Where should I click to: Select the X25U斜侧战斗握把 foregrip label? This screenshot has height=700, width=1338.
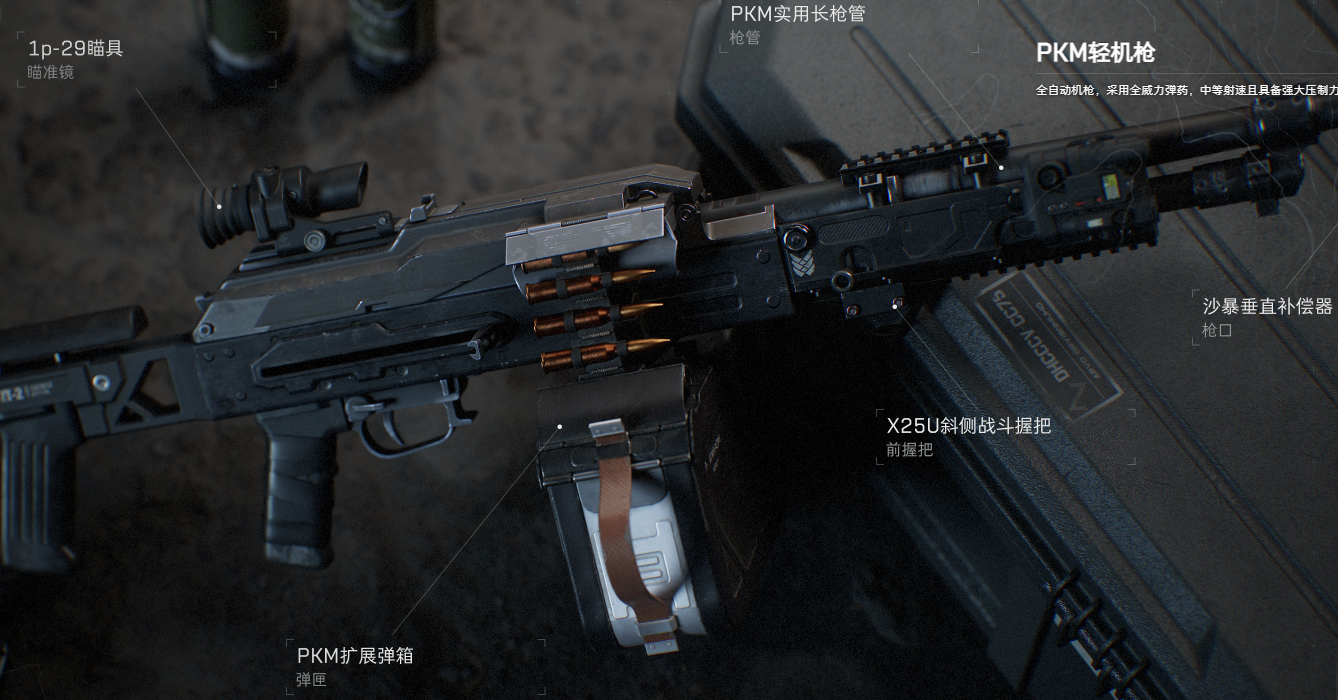[968, 425]
